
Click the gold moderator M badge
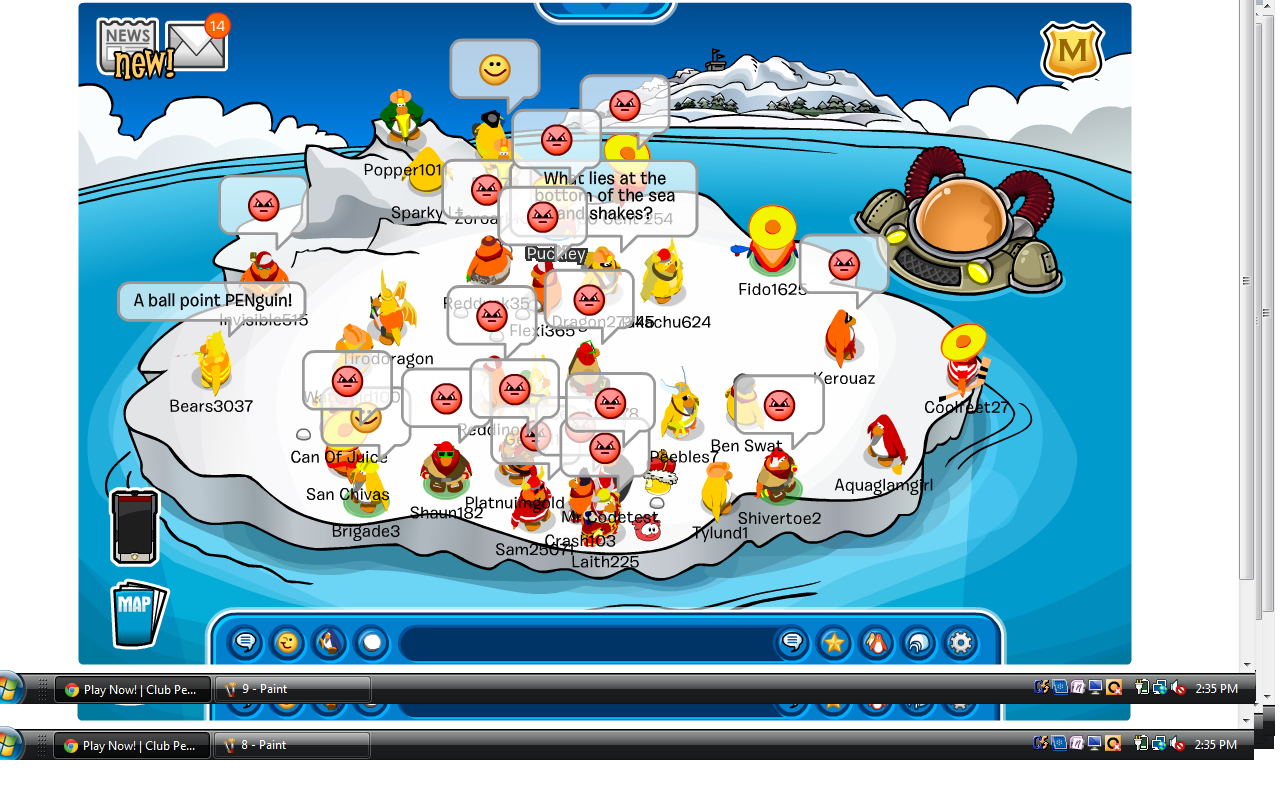(x=1072, y=50)
